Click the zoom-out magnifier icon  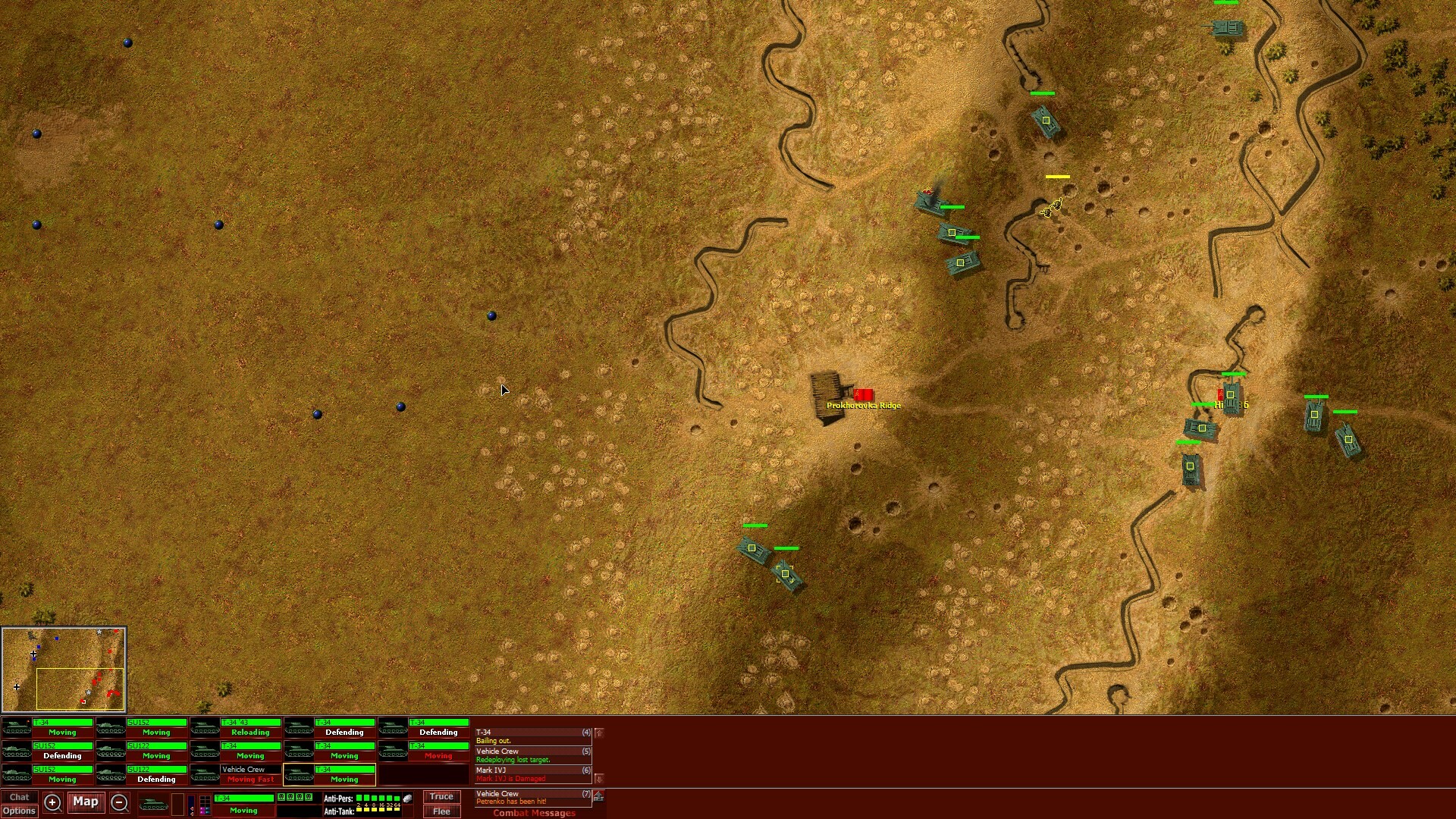click(121, 803)
